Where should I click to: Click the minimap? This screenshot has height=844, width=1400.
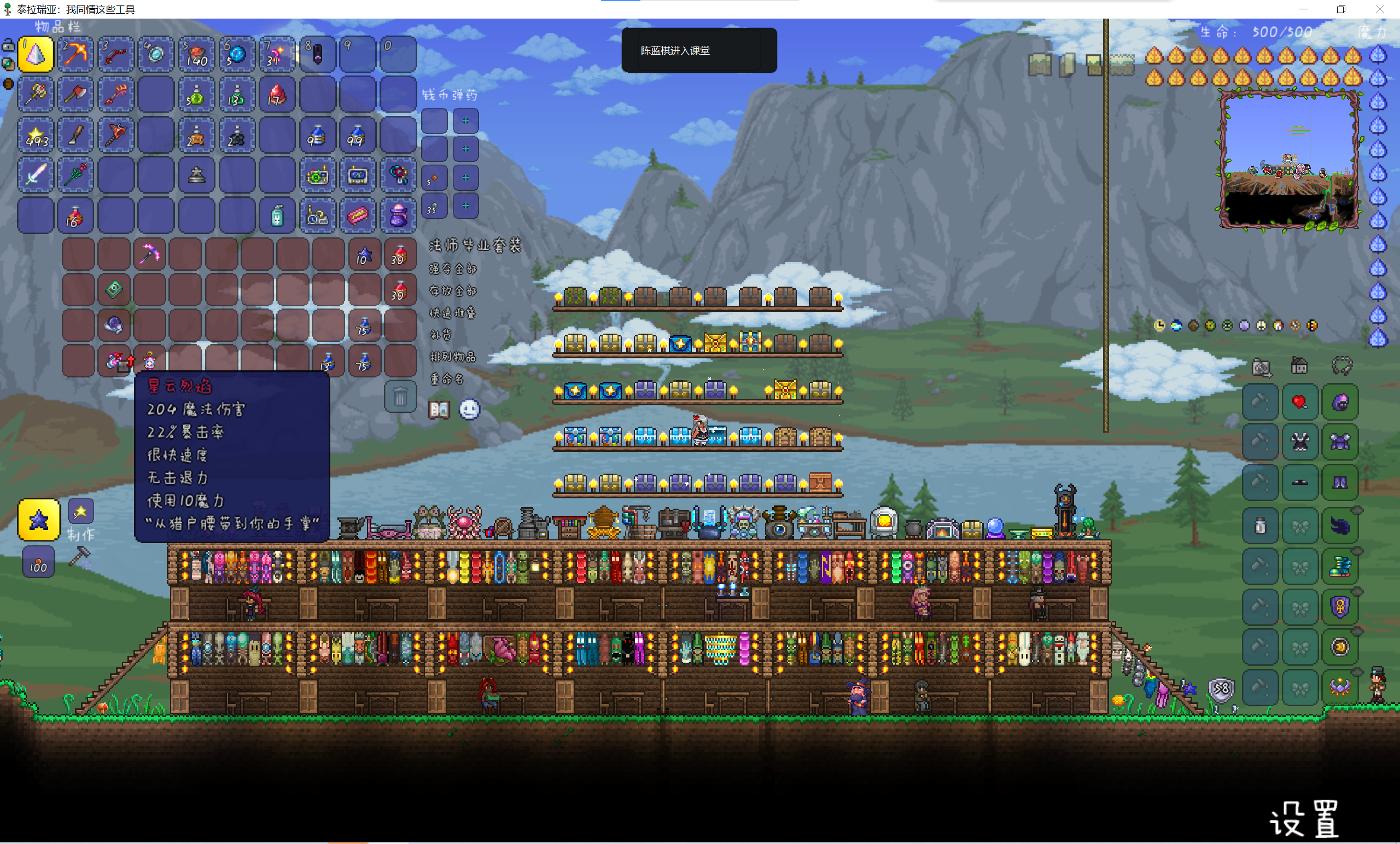(1288, 160)
